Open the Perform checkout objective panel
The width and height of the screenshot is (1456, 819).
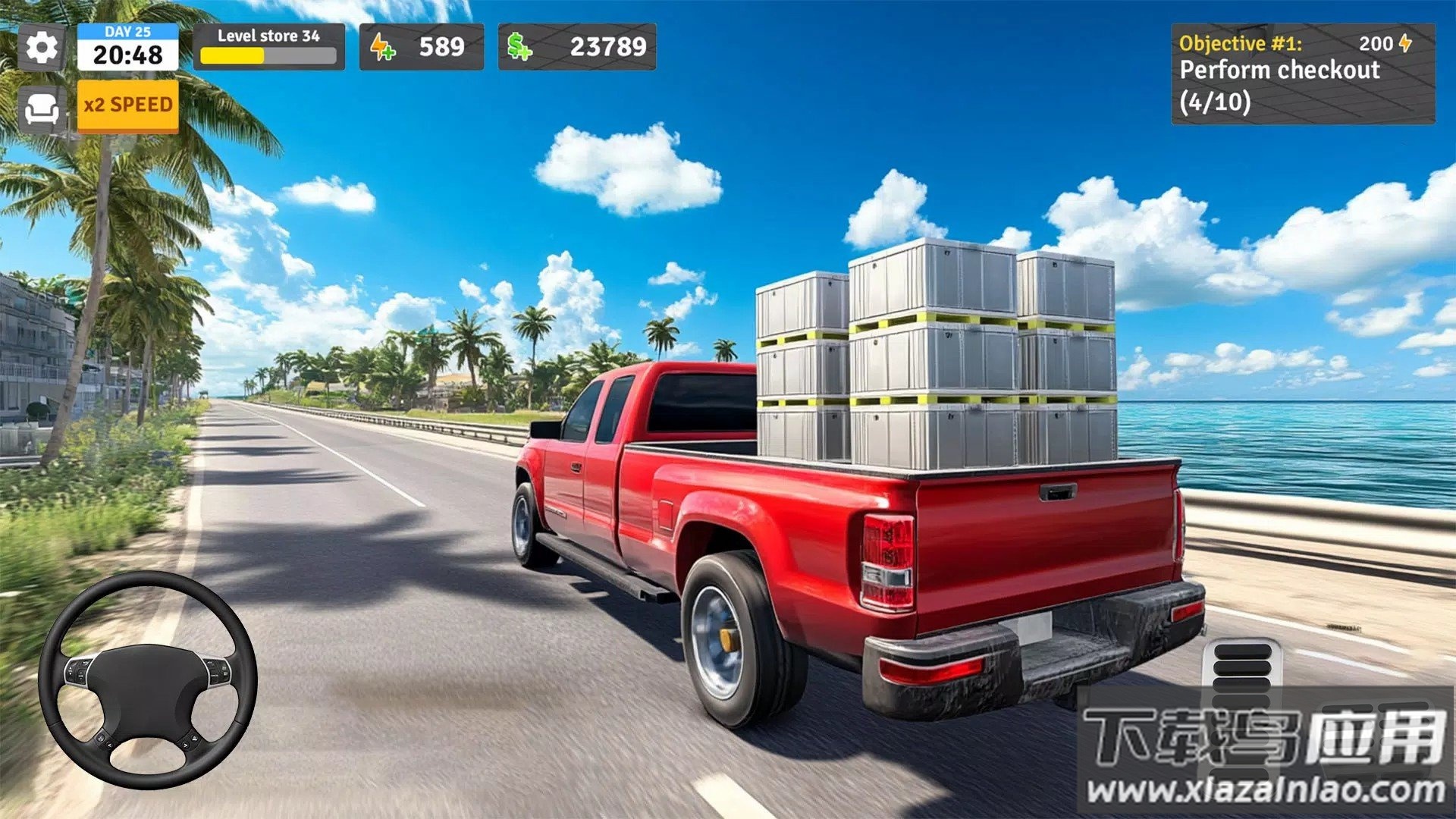[x=1302, y=74]
